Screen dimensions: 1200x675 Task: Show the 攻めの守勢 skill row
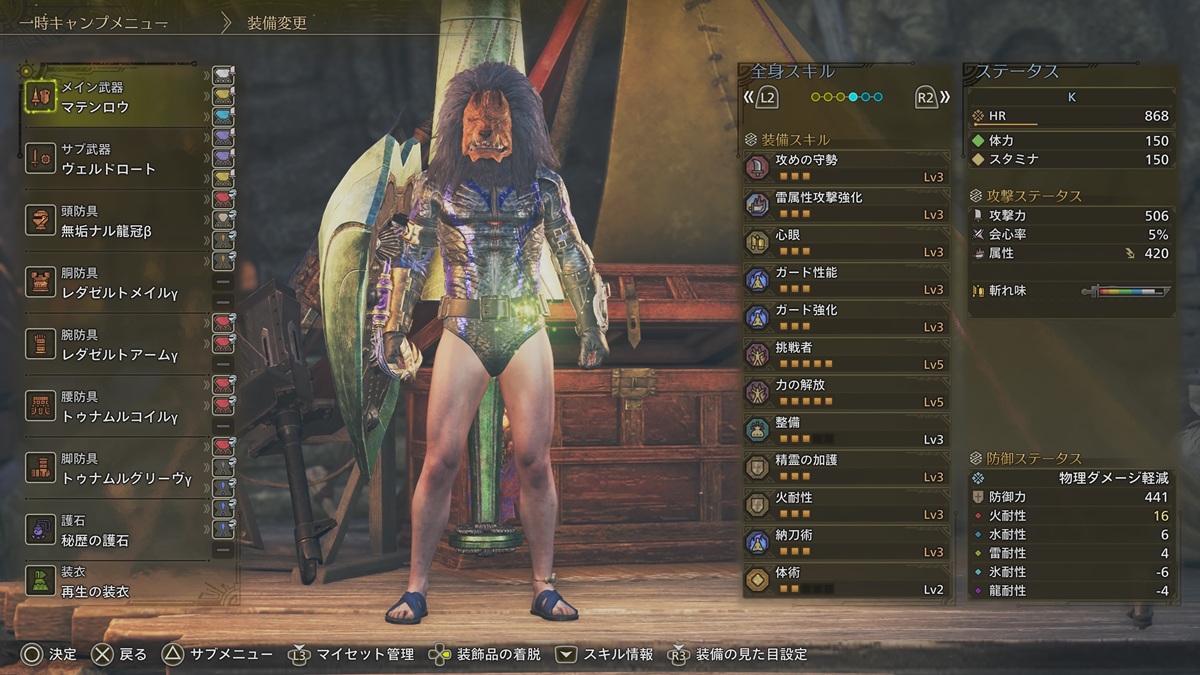845,167
